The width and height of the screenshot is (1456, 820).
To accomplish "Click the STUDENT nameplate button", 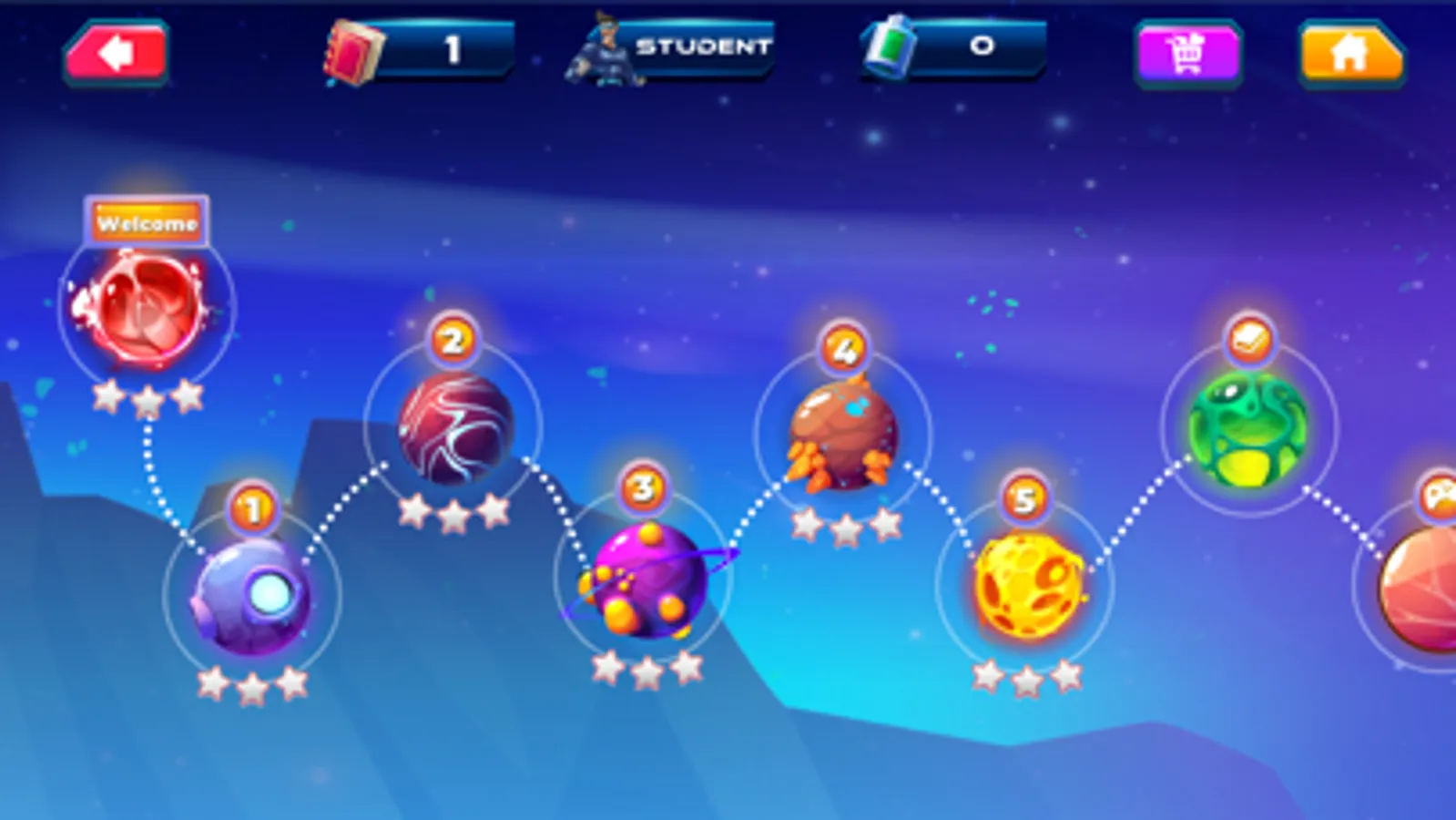I will (x=699, y=47).
